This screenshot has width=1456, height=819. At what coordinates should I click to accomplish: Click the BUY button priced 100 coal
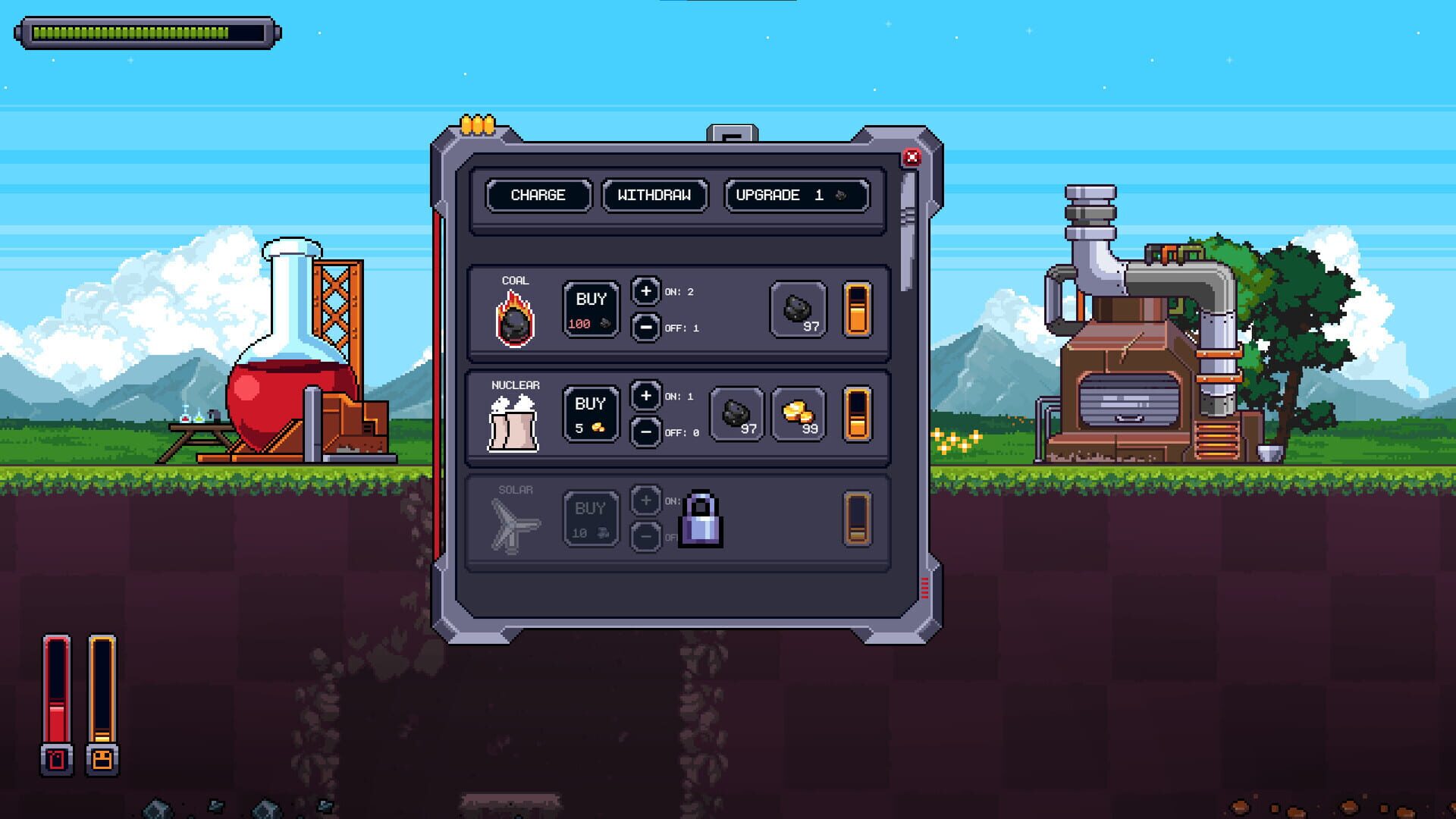tap(591, 308)
